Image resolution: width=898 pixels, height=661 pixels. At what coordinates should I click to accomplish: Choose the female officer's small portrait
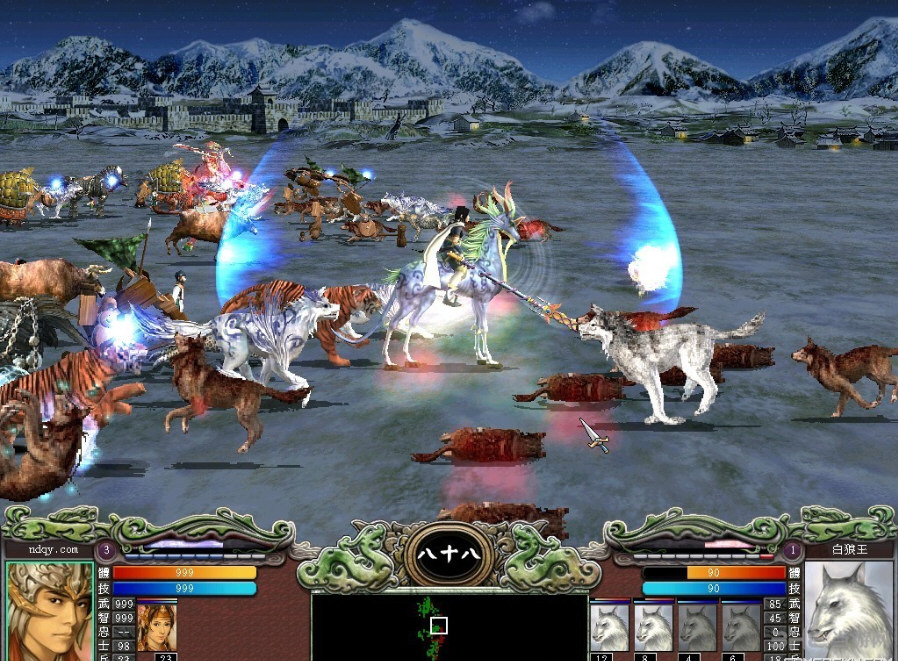click(x=156, y=626)
